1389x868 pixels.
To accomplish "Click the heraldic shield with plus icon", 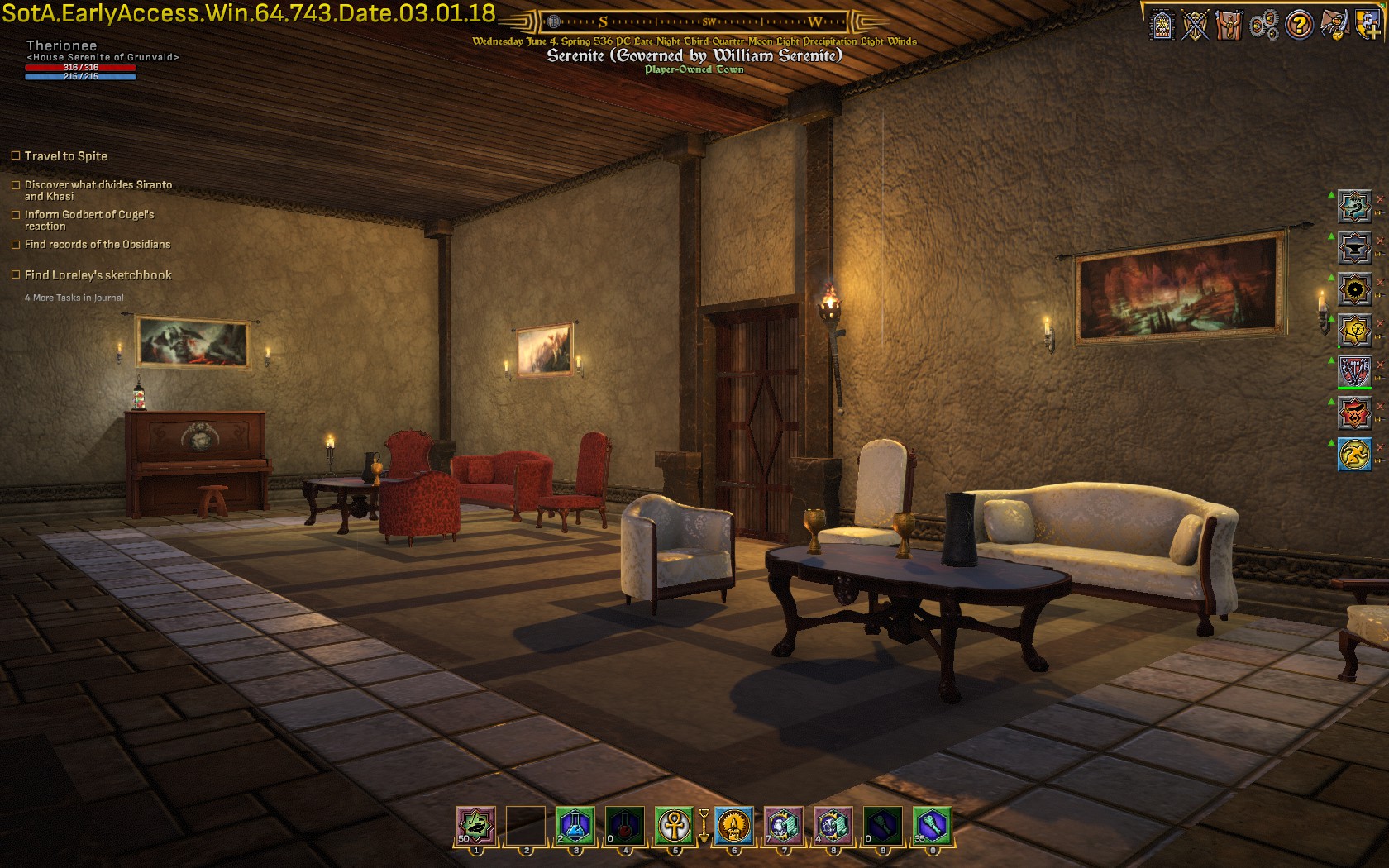I will 1367,25.
